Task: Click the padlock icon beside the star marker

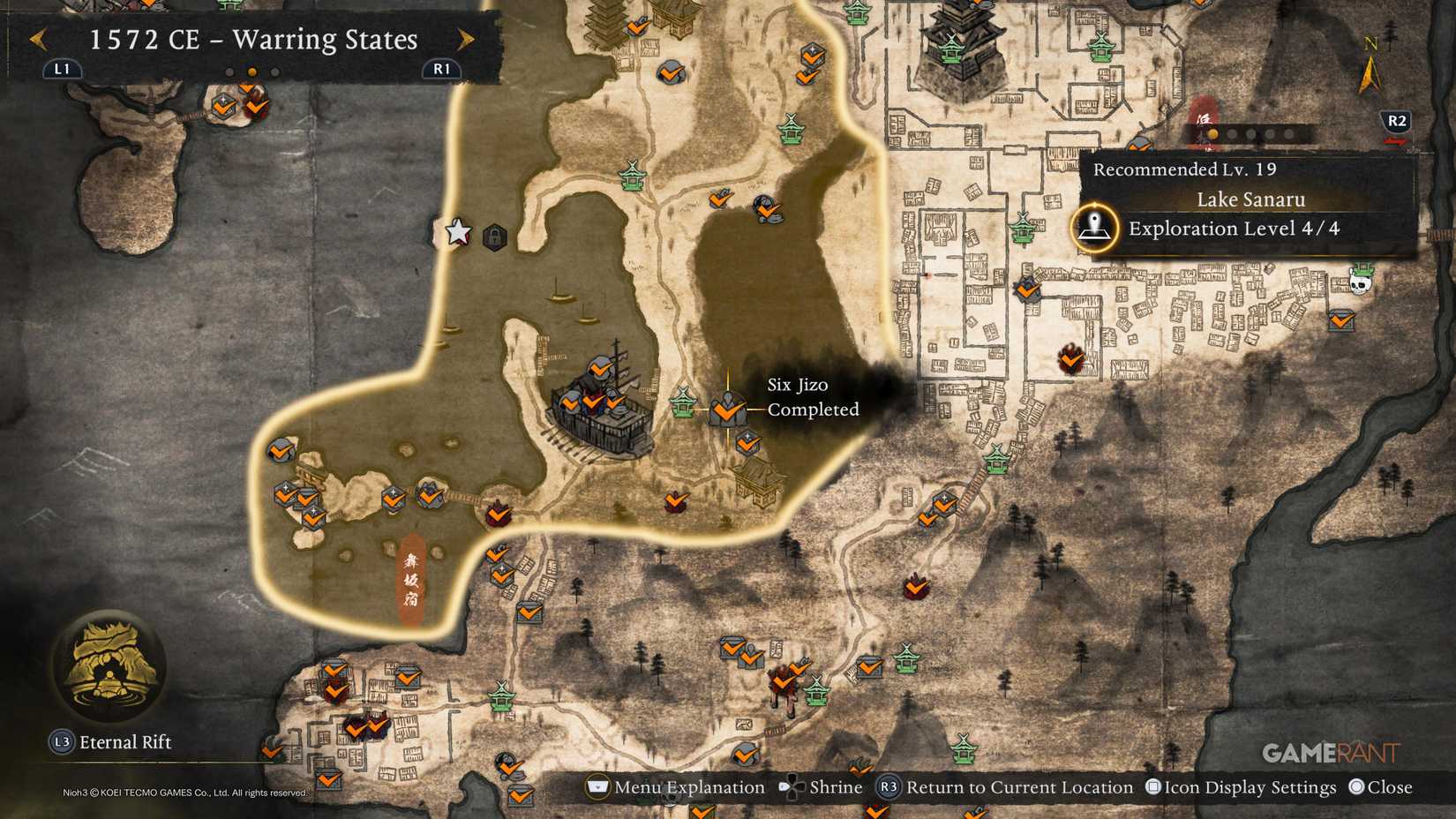Action: pyautogui.click(x=496, y=238)
